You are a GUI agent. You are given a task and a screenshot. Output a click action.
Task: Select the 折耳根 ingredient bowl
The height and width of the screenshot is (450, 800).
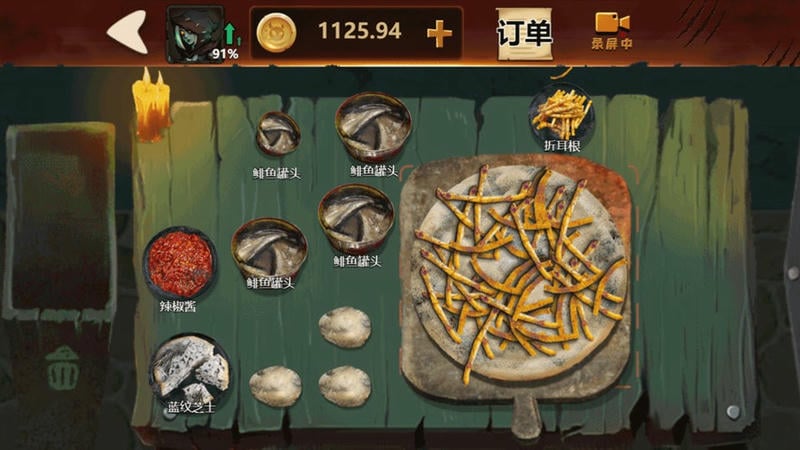(562, 113)
